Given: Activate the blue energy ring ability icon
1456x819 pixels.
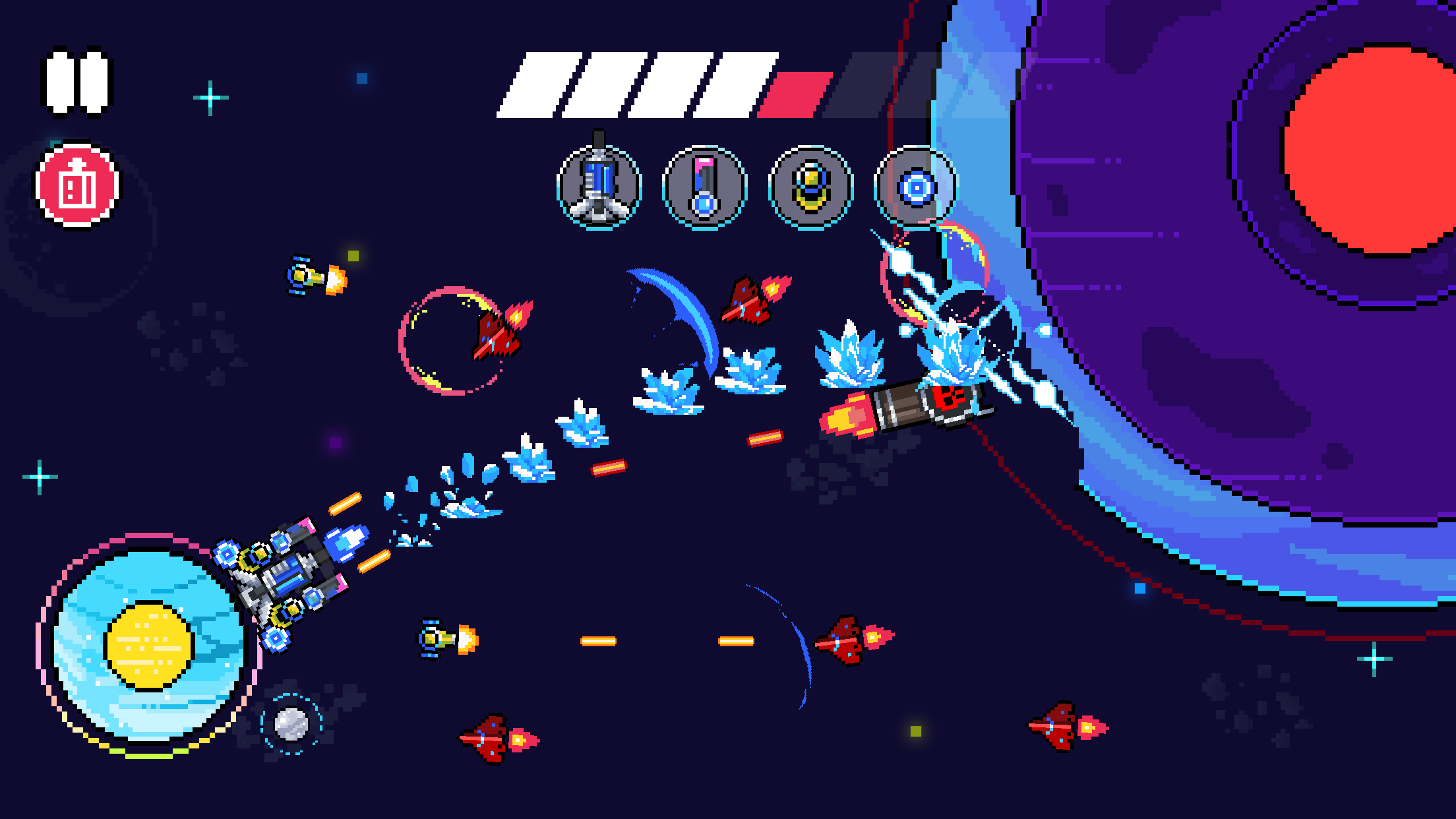Looking at the screenshot, I should (x=919, y=185).
